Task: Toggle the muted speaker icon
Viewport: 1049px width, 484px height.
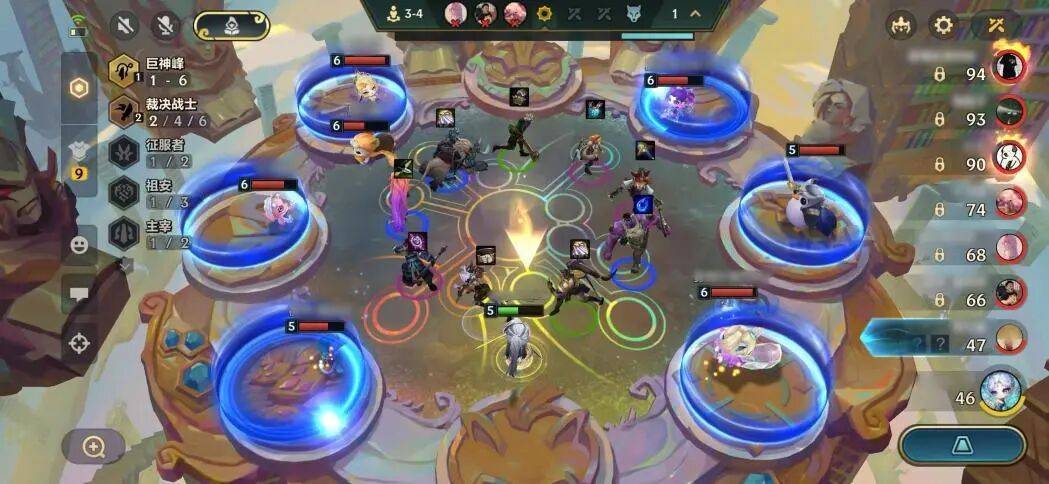Action: 124,26
